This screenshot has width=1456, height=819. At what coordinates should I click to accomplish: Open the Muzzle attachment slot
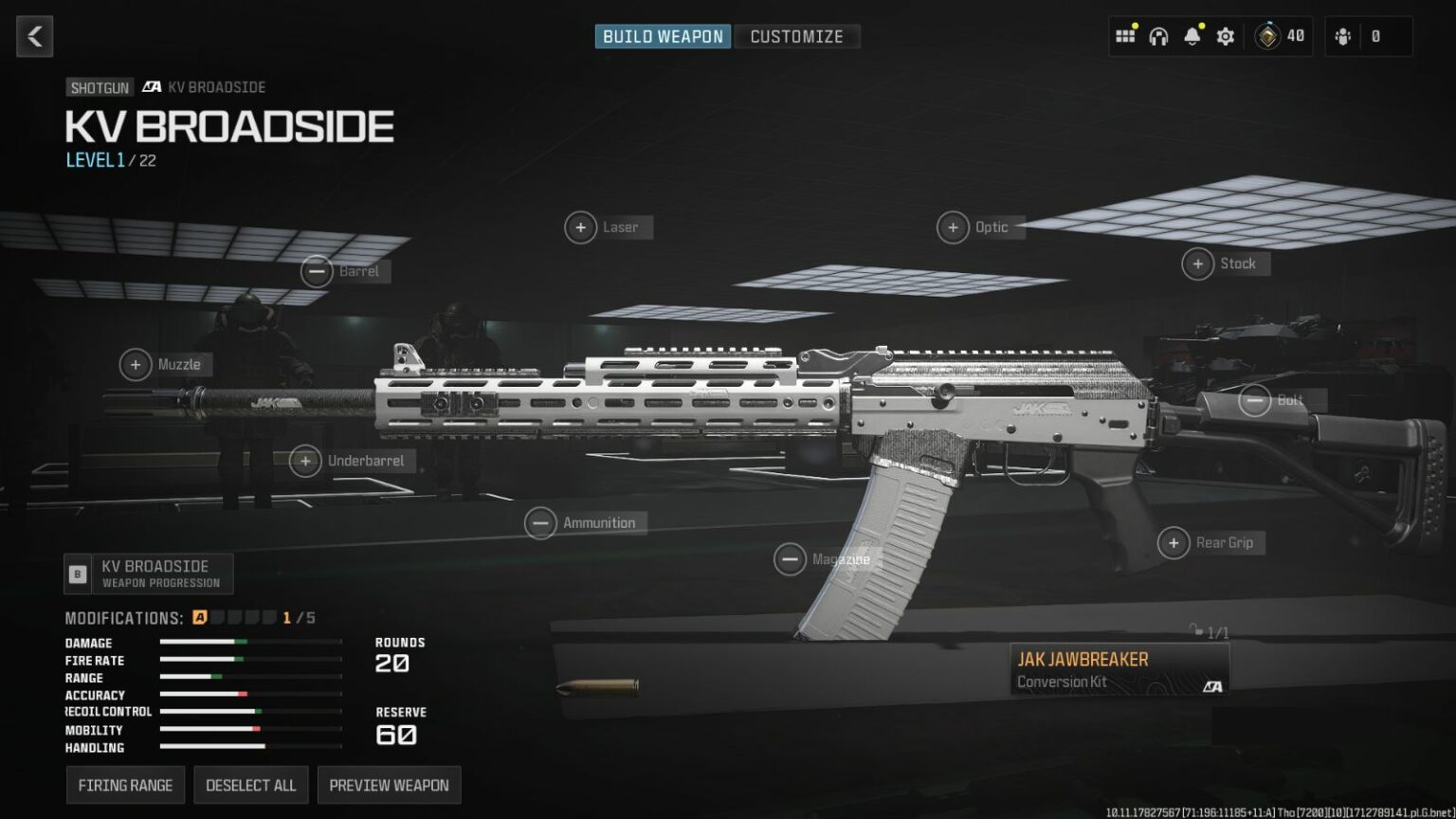tap(136, 364)
